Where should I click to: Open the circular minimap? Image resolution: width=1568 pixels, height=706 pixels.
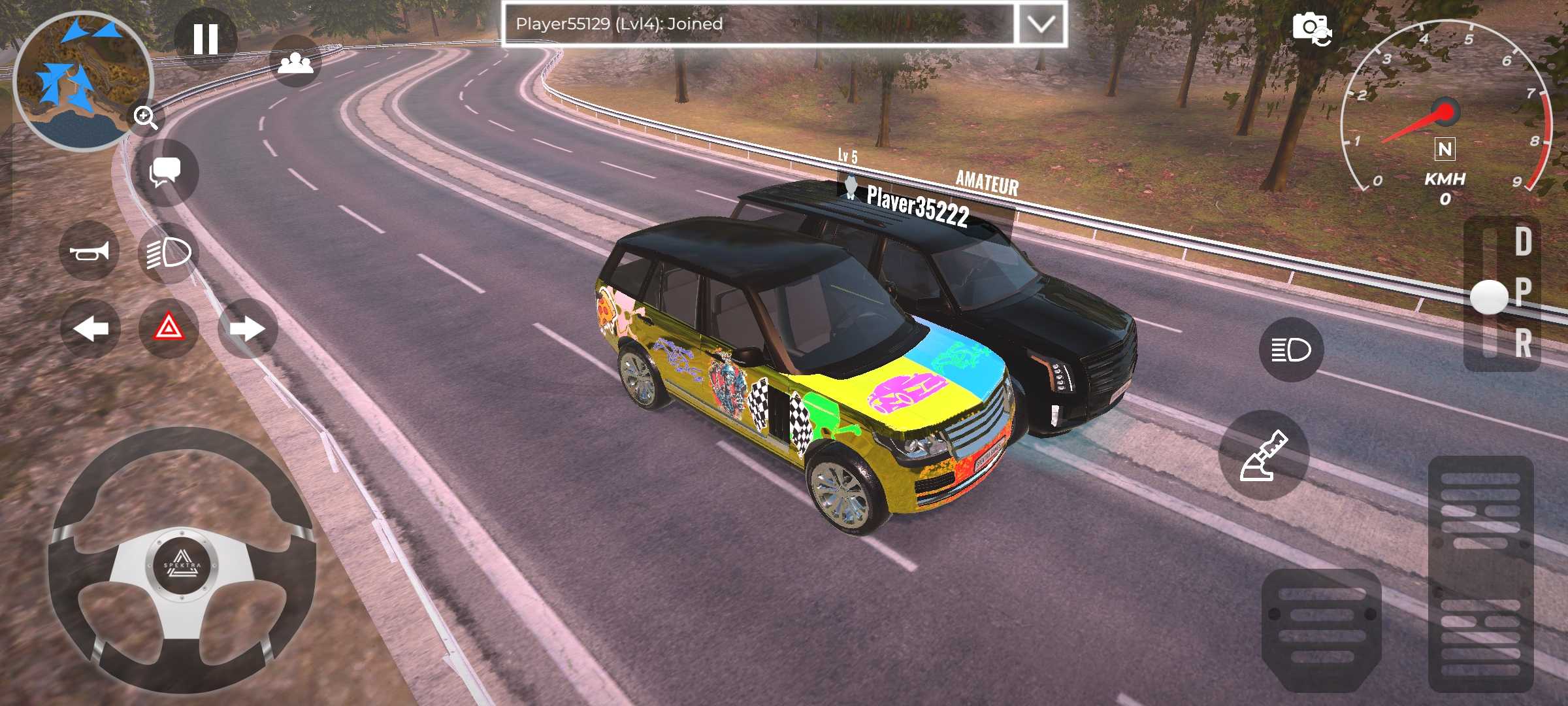82,80
